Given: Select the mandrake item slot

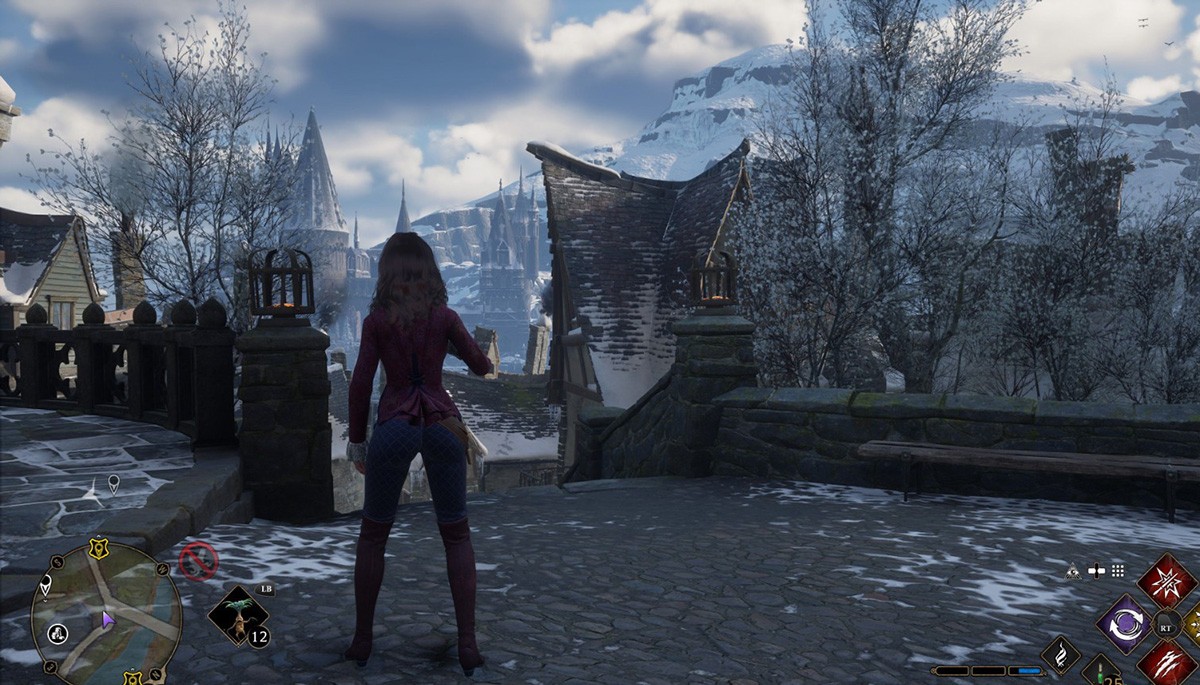Looking at the screenshot, I should pos(240,616).
